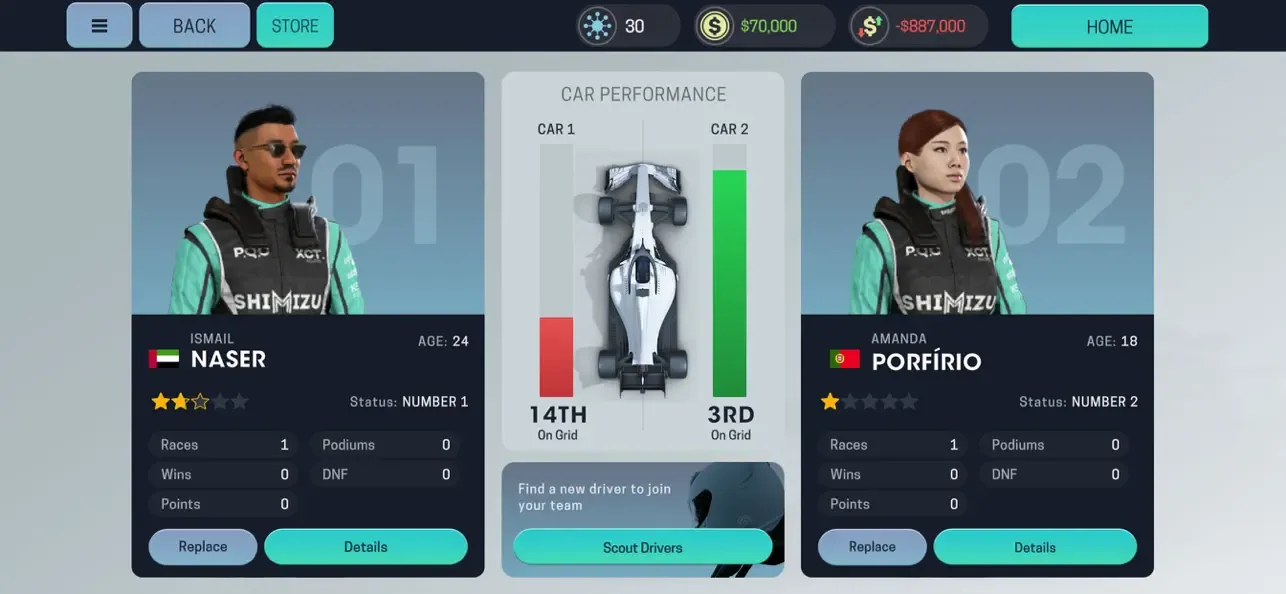
Task: Click Scout Drivers button
Action: pyautogui.click(x=642, y=547)
